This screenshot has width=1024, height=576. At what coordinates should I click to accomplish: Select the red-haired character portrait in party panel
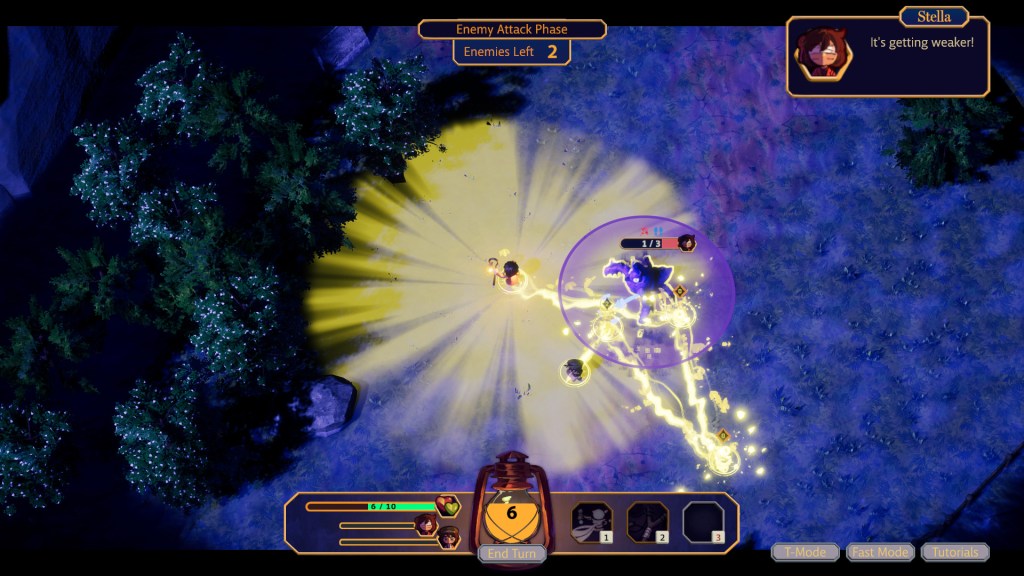tap(427, 524)
